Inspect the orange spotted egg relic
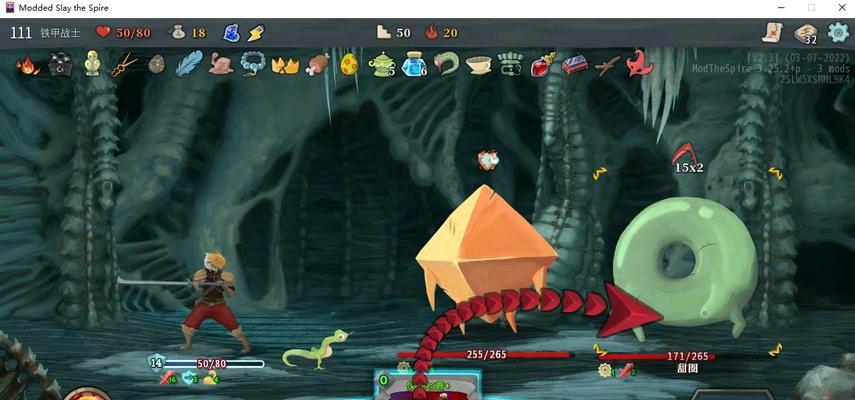855x400 pixels. click(349, 66)
